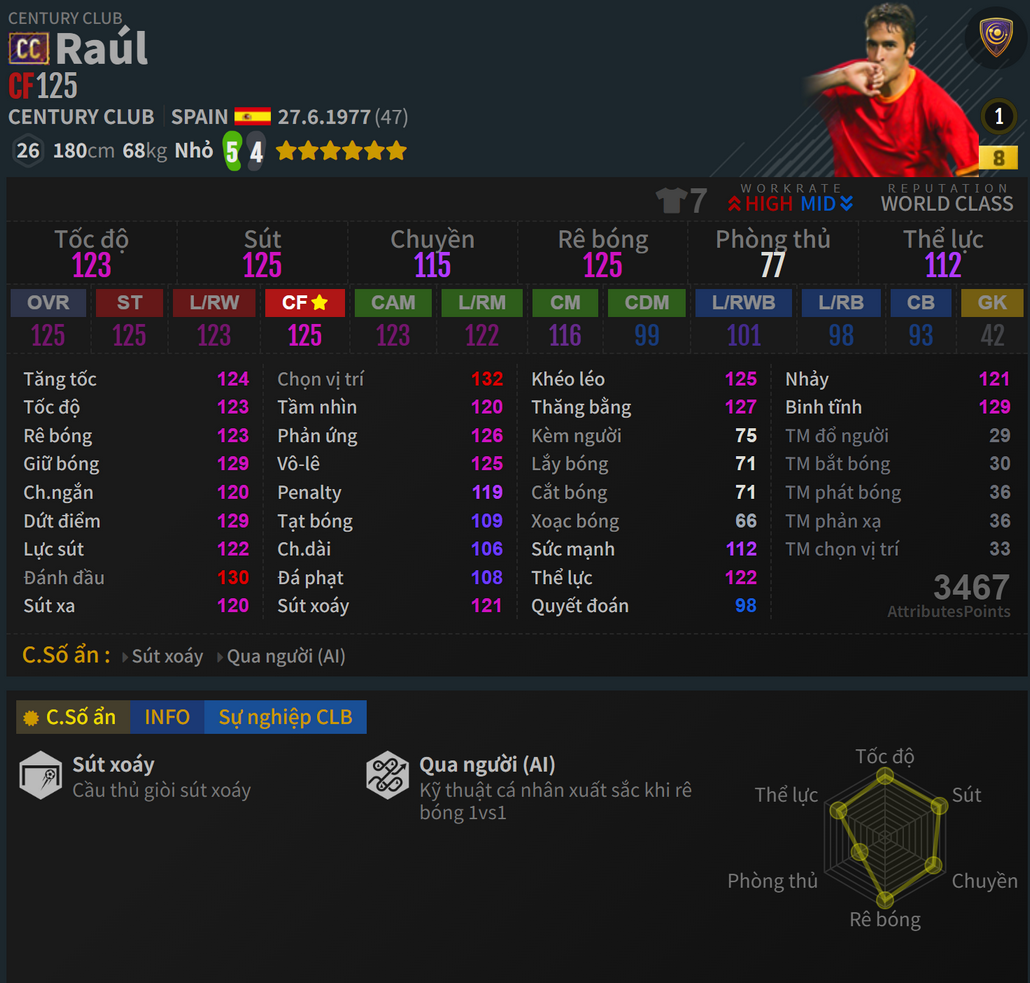Select the CAM position box

click(x=393, y=303)
